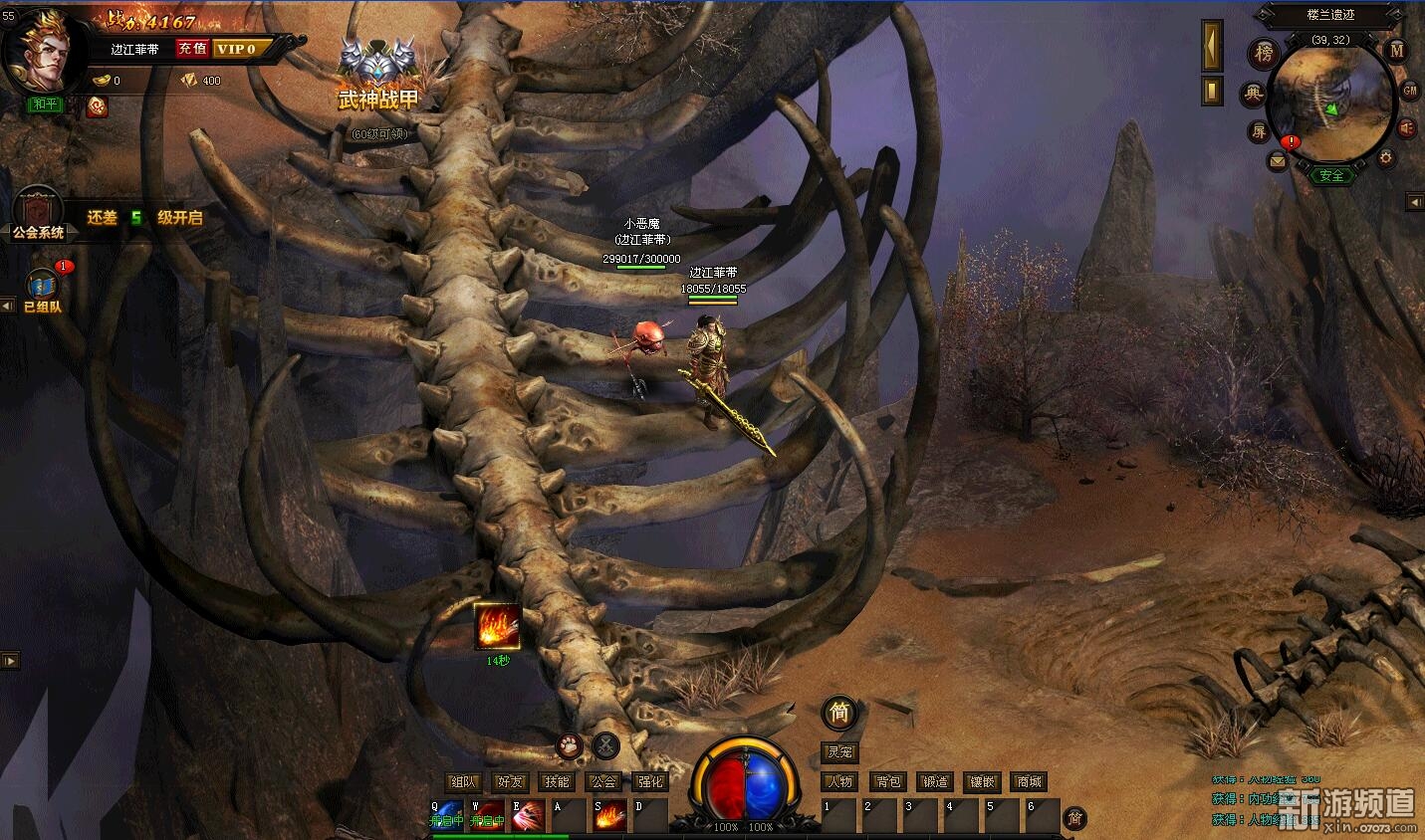Open the gear settings icon by minimap
The height and width of the screenshot is (840, 1425).
[x=1385, y=157]
